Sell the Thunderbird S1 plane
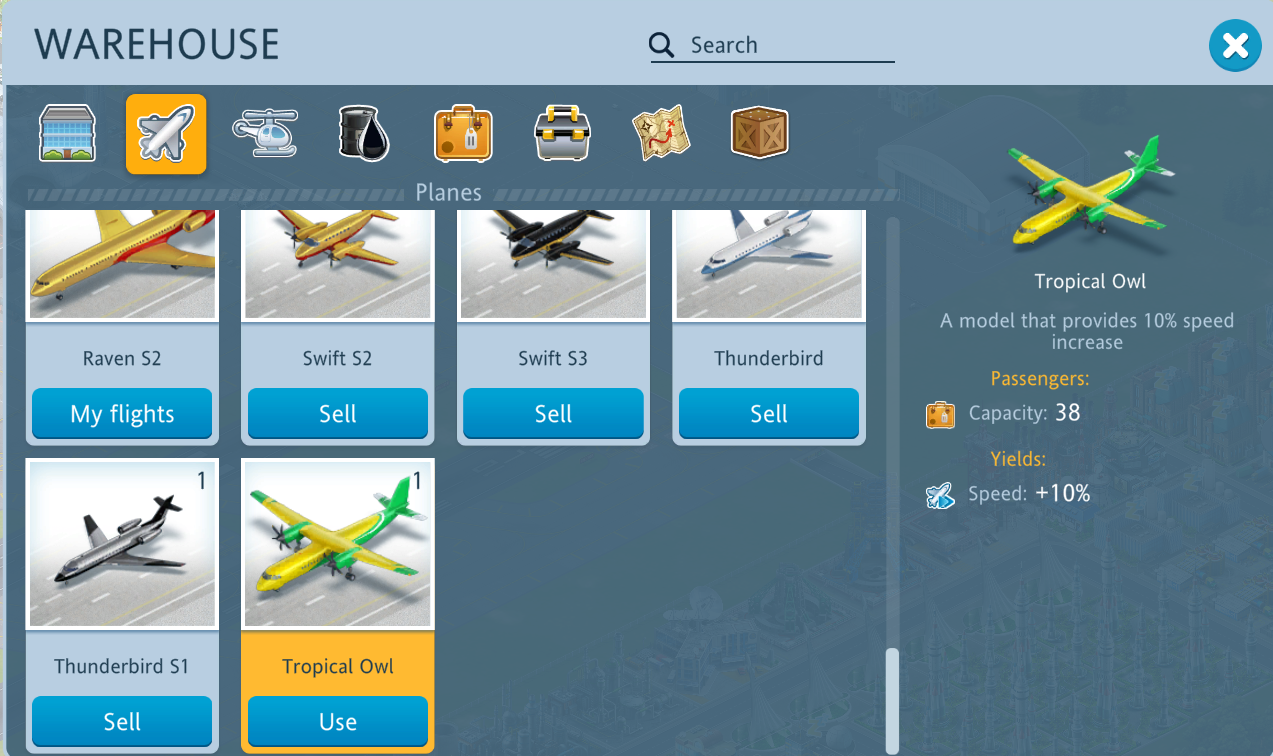Screen dimensions: 1273x756 point(122,722)
